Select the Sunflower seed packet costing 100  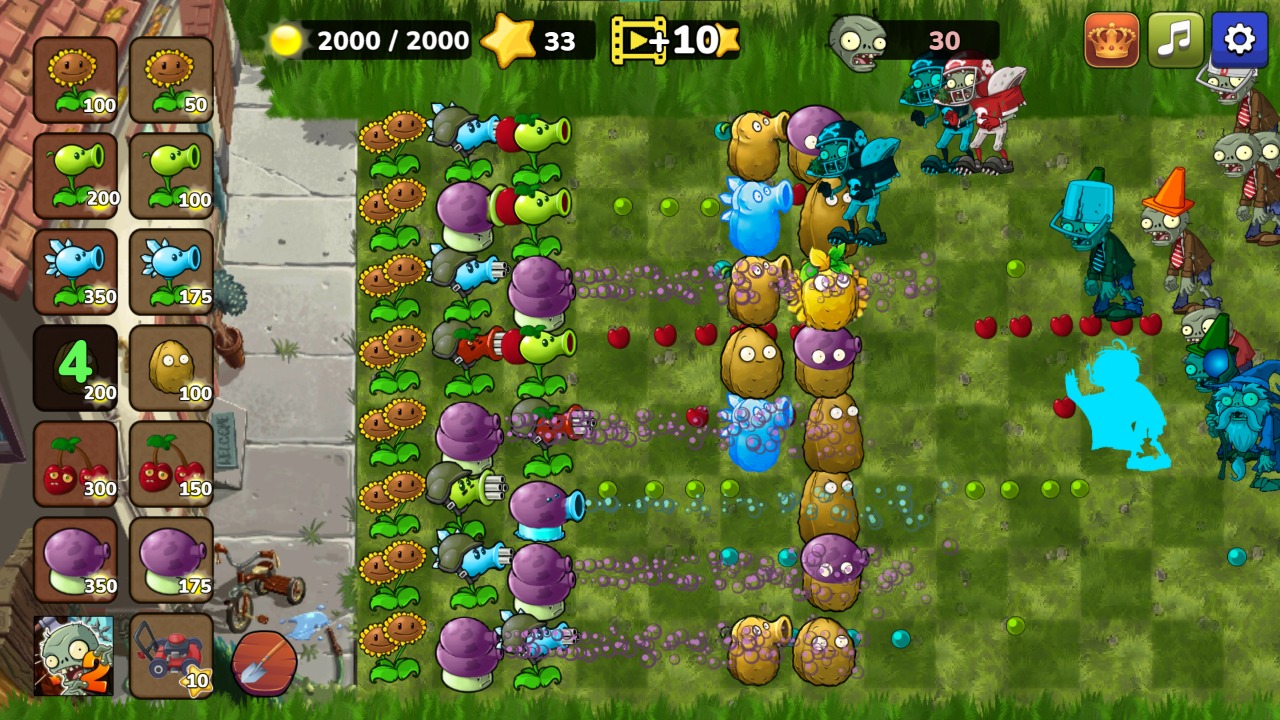(x=75, y=78)
